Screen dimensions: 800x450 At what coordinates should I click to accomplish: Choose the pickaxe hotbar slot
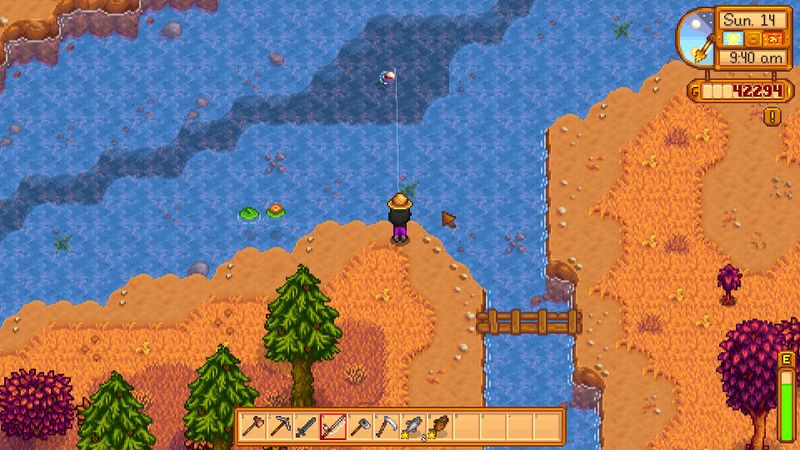[280, 427]
